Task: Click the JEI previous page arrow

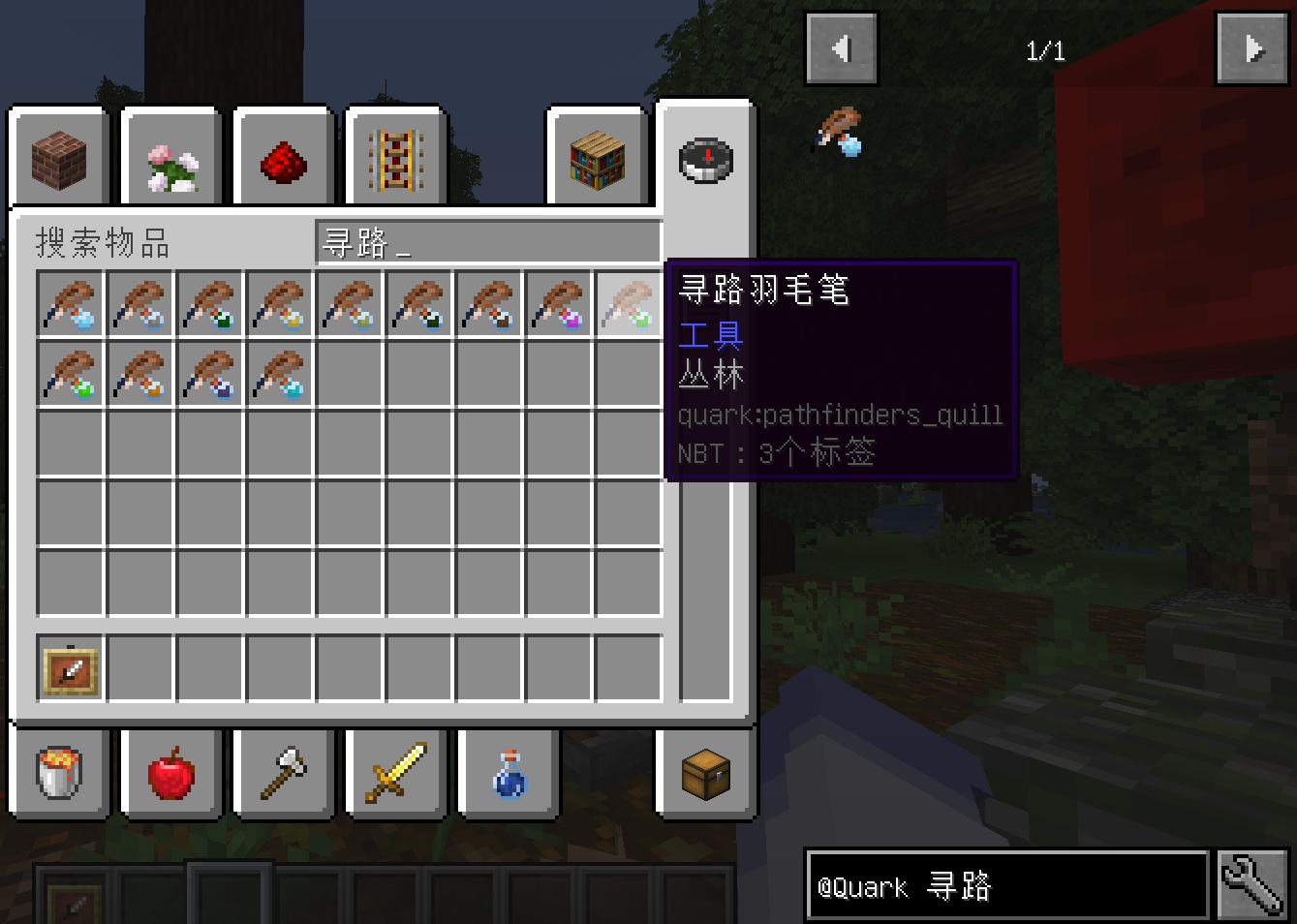Action: [x=841, y=47]
